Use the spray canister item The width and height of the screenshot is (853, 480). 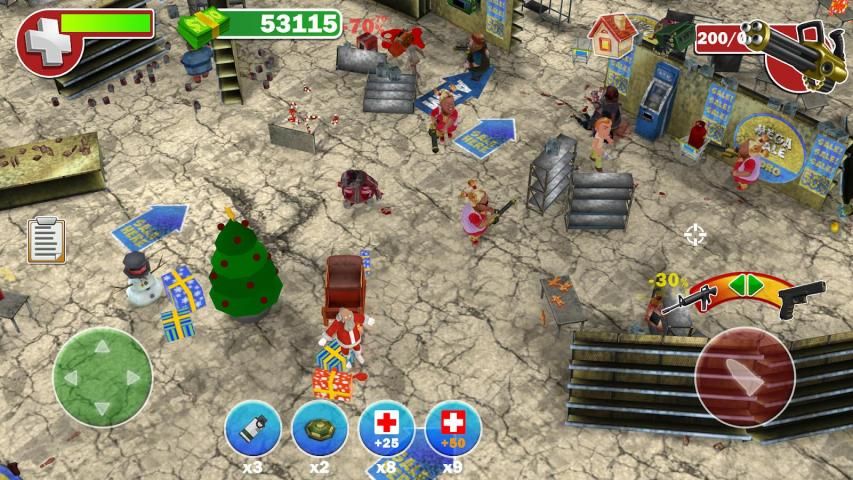(253, 430)
